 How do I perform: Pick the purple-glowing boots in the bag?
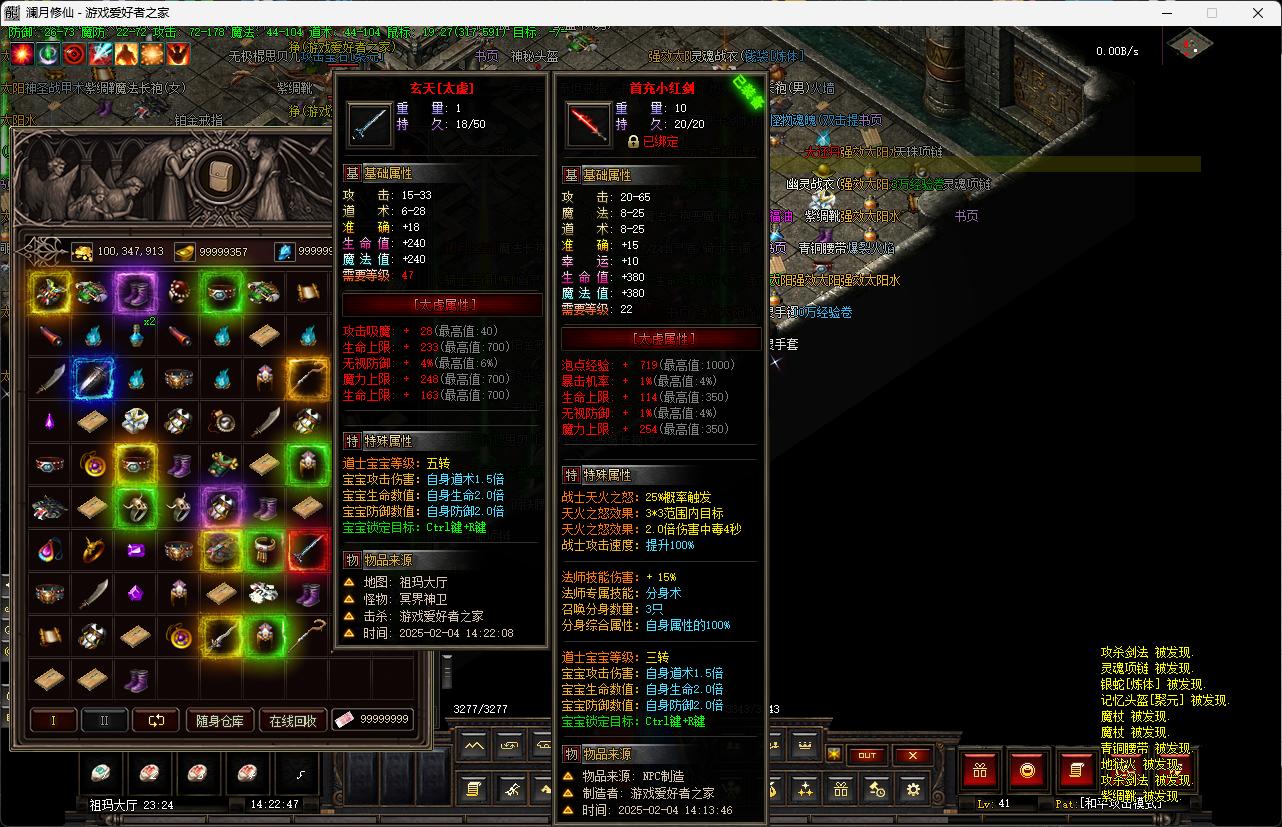tap(135, 293)
